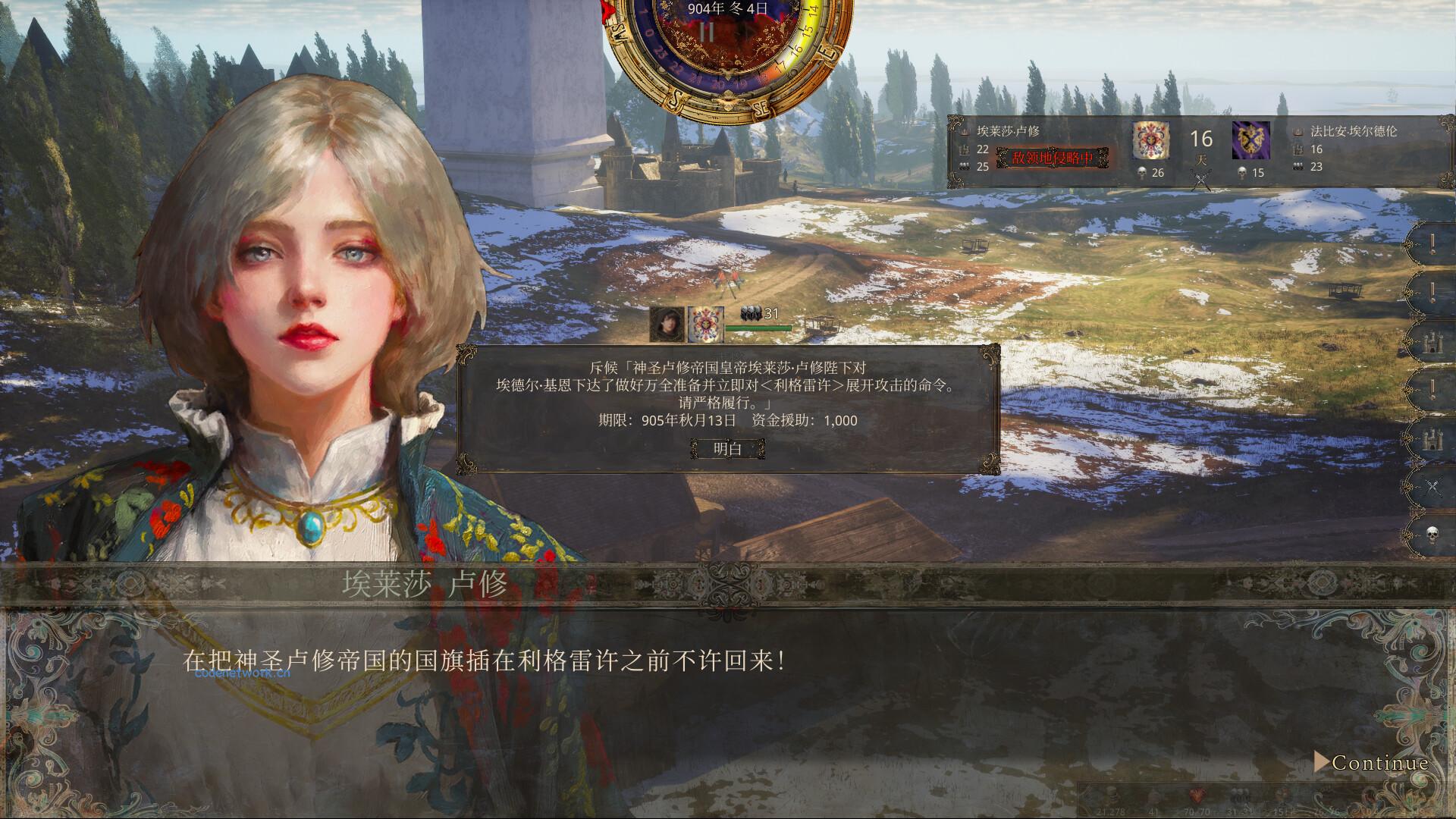Image resolution: width=1456 pixels, height=819 pixels.
Task: Click the 16 天 countdown display
Action: (1200, 144)
